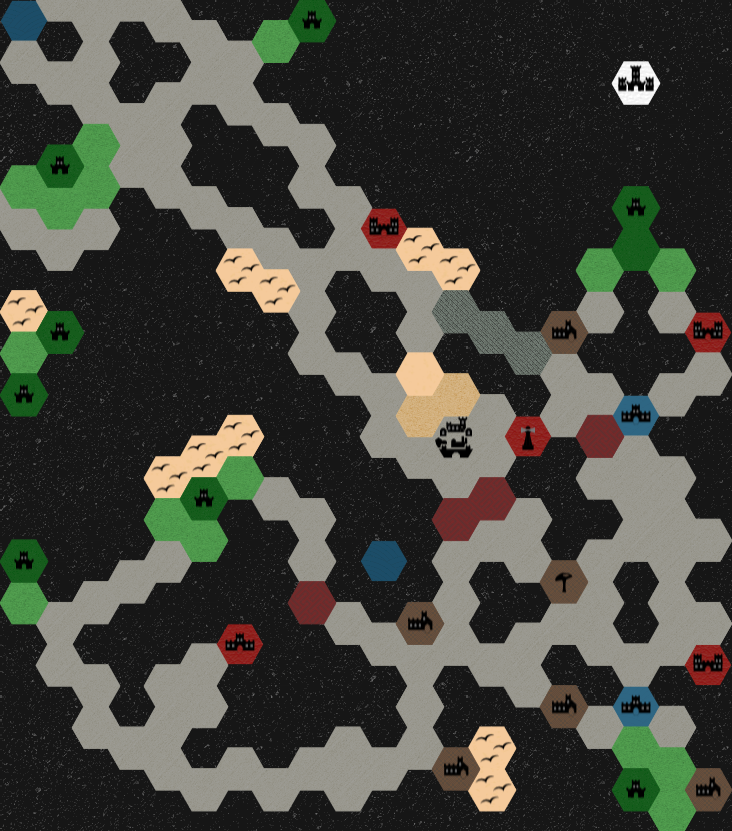Choose the brown pickaxe mine tile
732x831 pixels.
point(563,581)
